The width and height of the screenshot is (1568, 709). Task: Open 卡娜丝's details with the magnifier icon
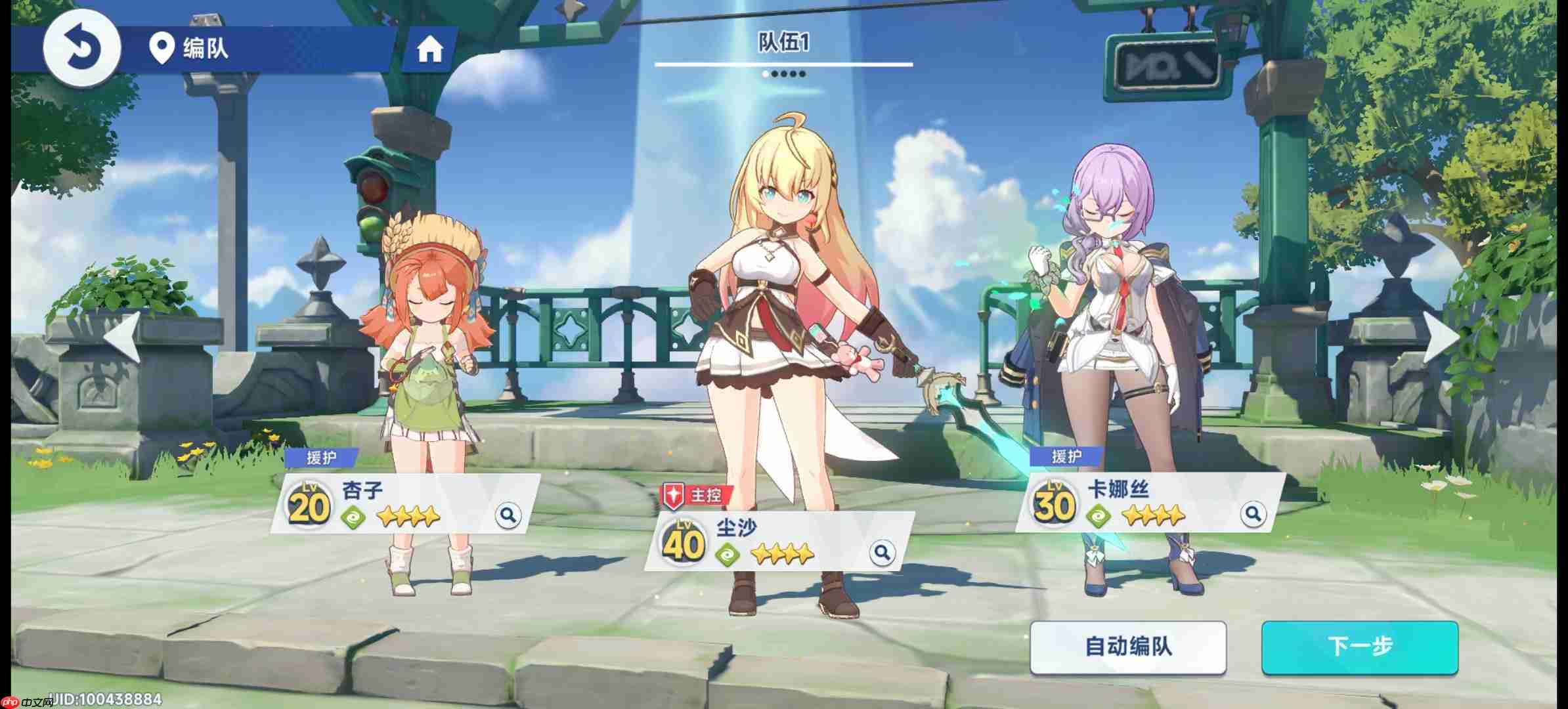(1252, 515)
